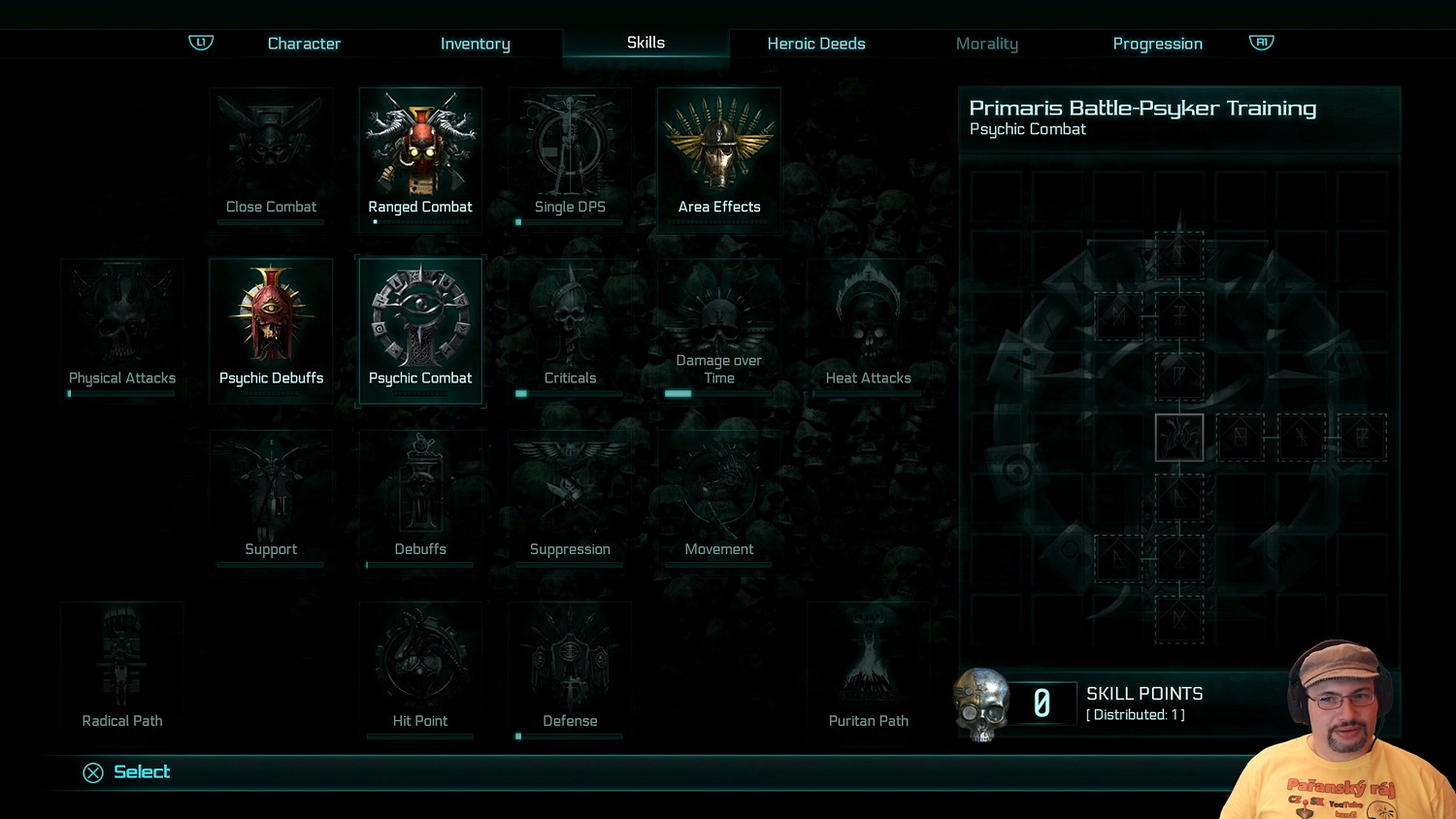Select the Suppression skill tree

click(x=570, y=498)
